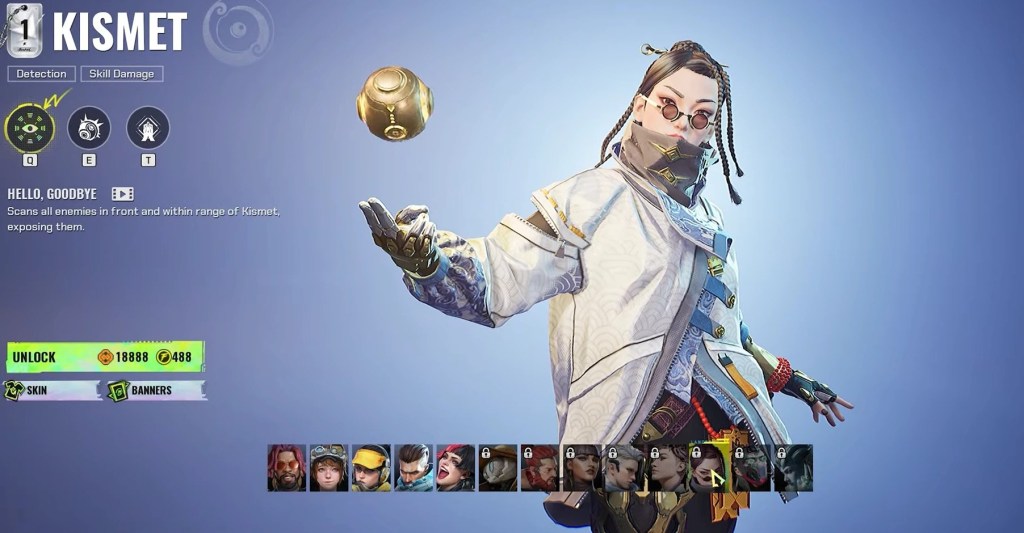Select the Hello, Goodbye eye skill icon
Image resolution: width=1024 pixels, height=533 pixels.
click(x=29, y=128)
